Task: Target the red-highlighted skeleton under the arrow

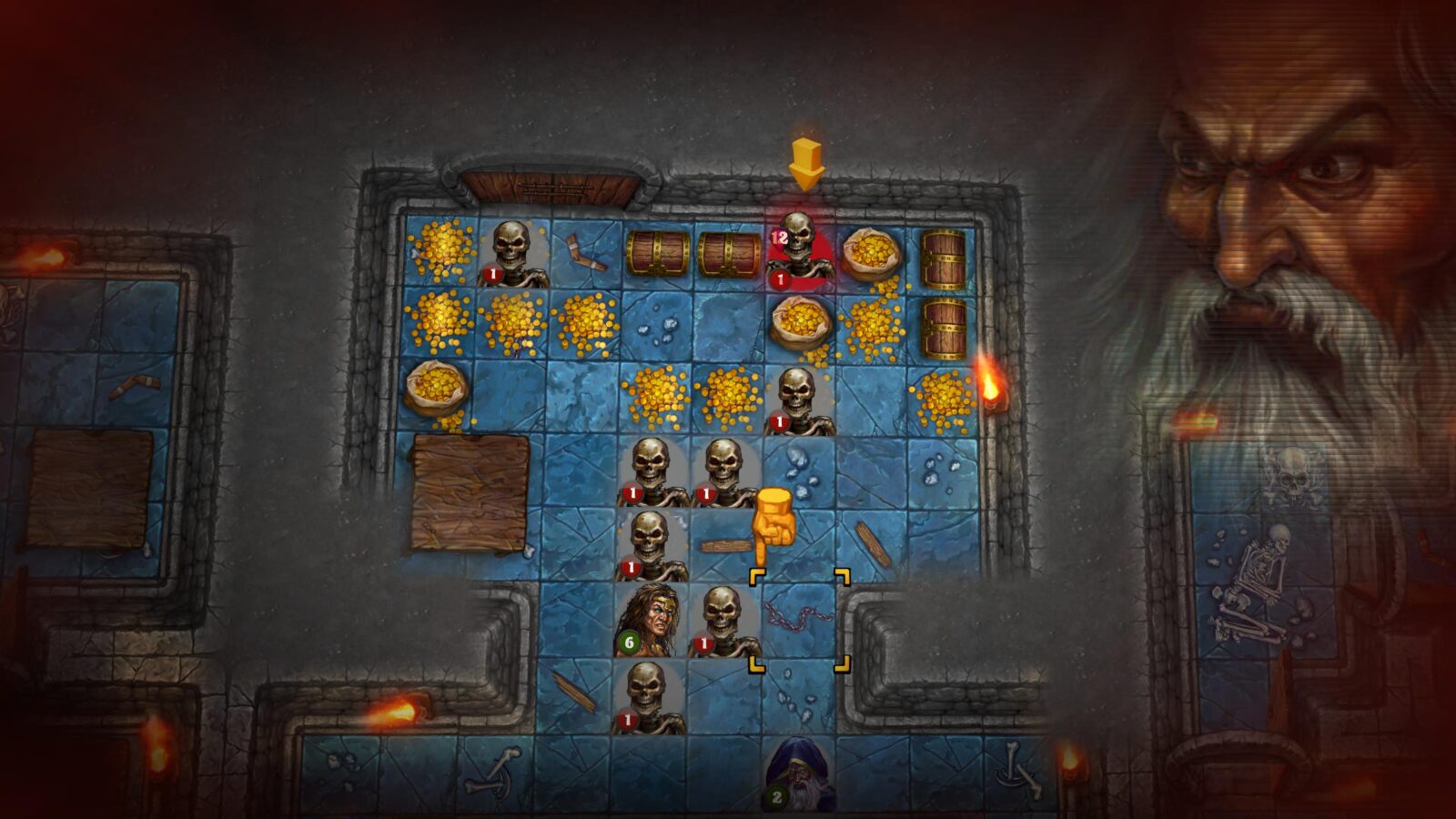Action: (798, 251)
